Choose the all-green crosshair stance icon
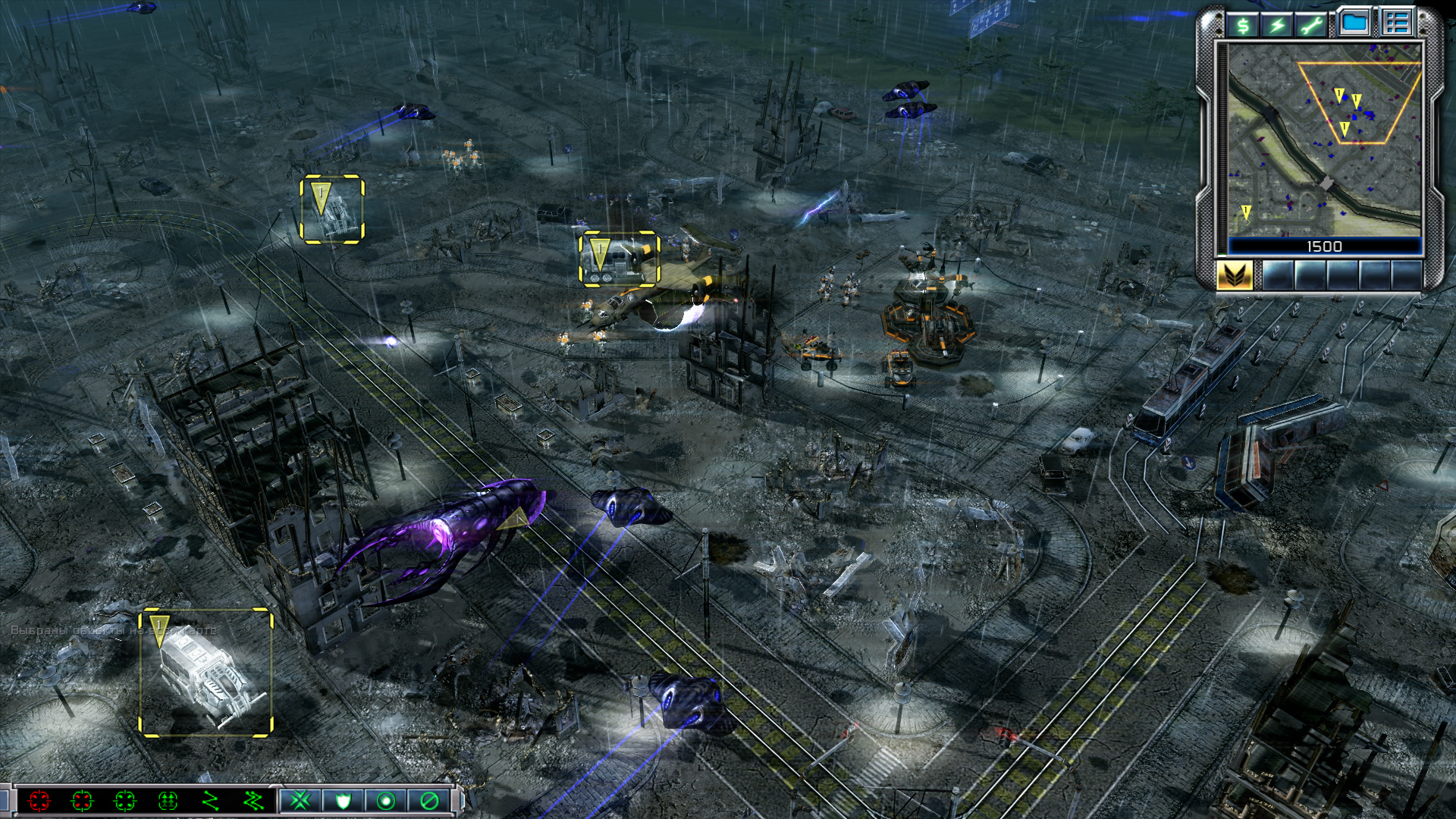Image resolution: width=1456 pixels, height=819 pixels. point(125,801)
